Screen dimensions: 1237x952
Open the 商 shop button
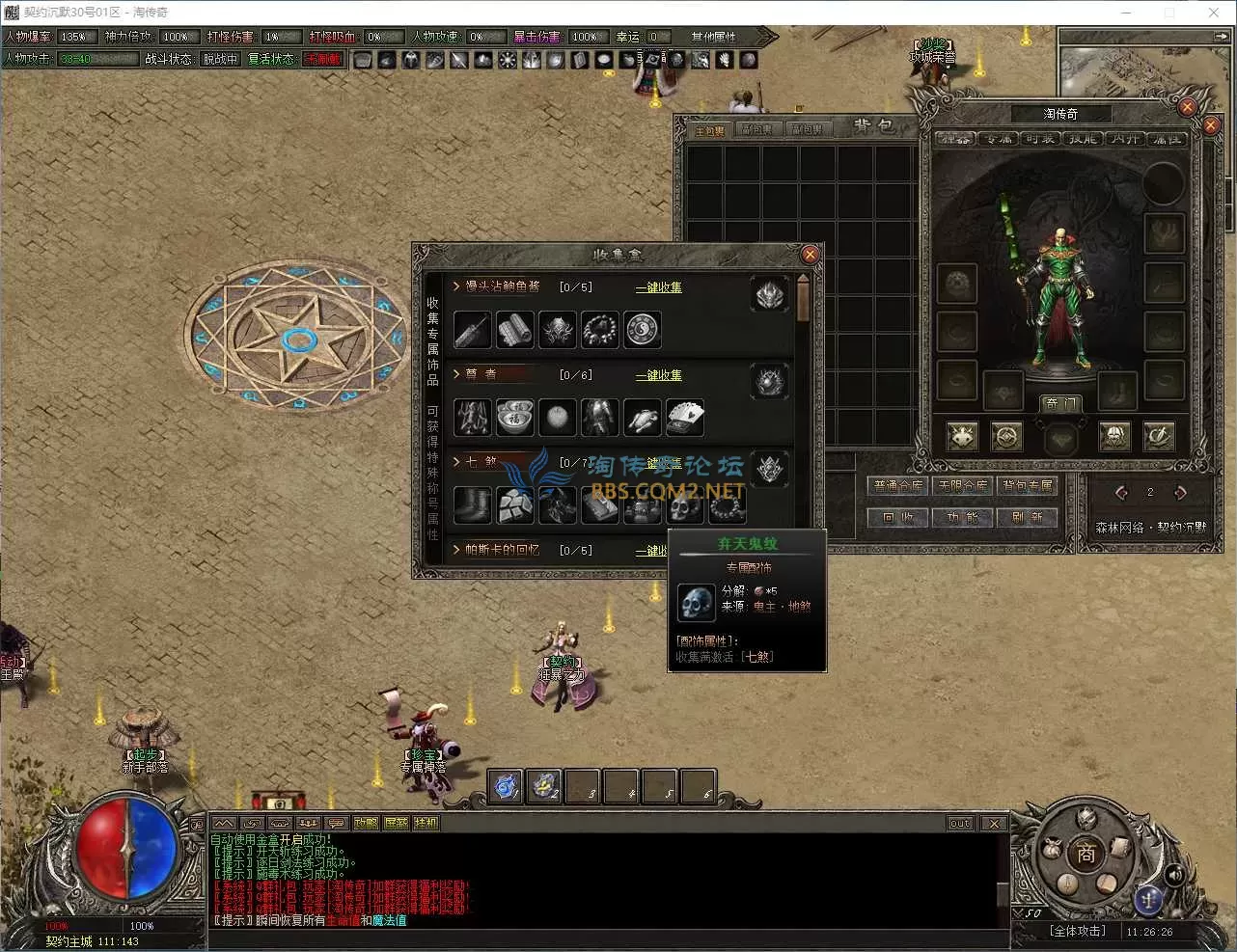tap(1086, 855)
